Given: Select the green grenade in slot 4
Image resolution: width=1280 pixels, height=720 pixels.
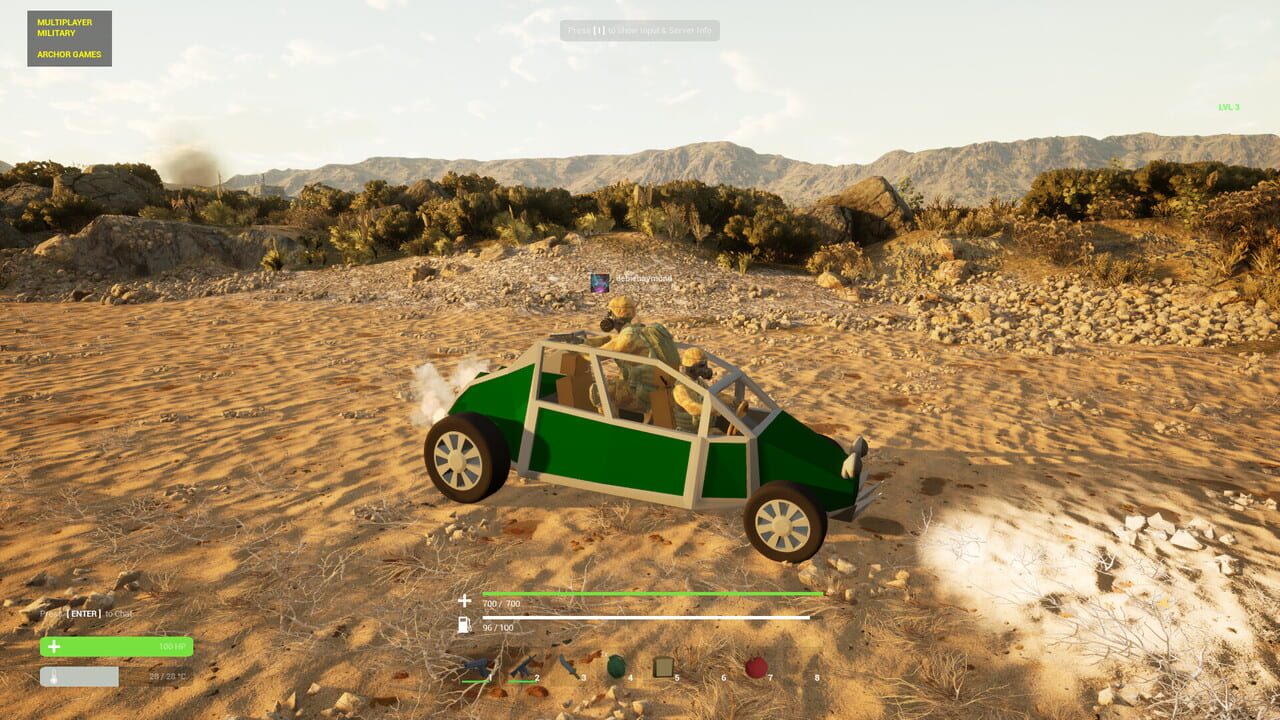Looking at the screenshot, I should [616, 665].
